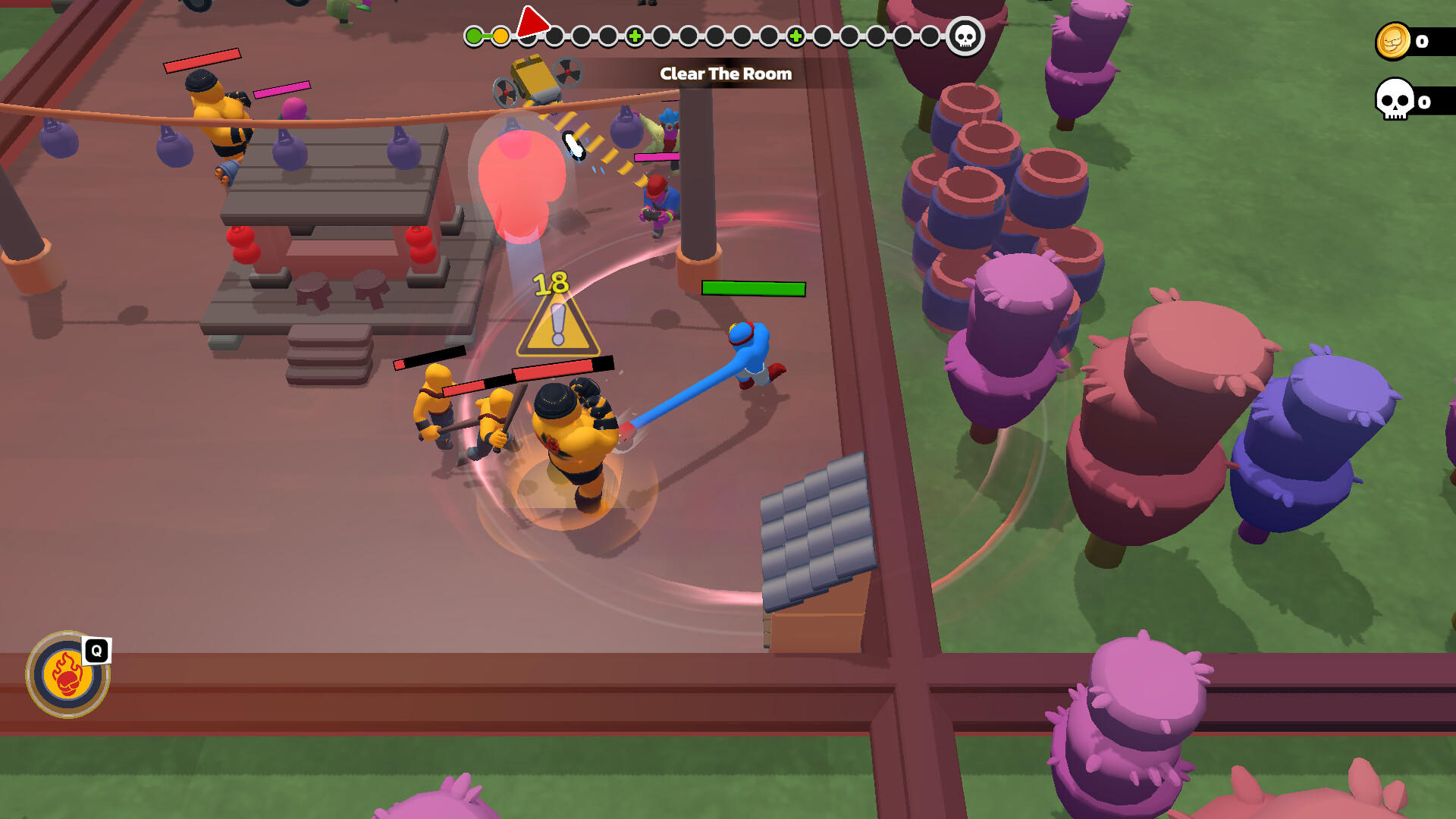
Task: Click the skull icon ending the progress track
Action: point(965,36)
